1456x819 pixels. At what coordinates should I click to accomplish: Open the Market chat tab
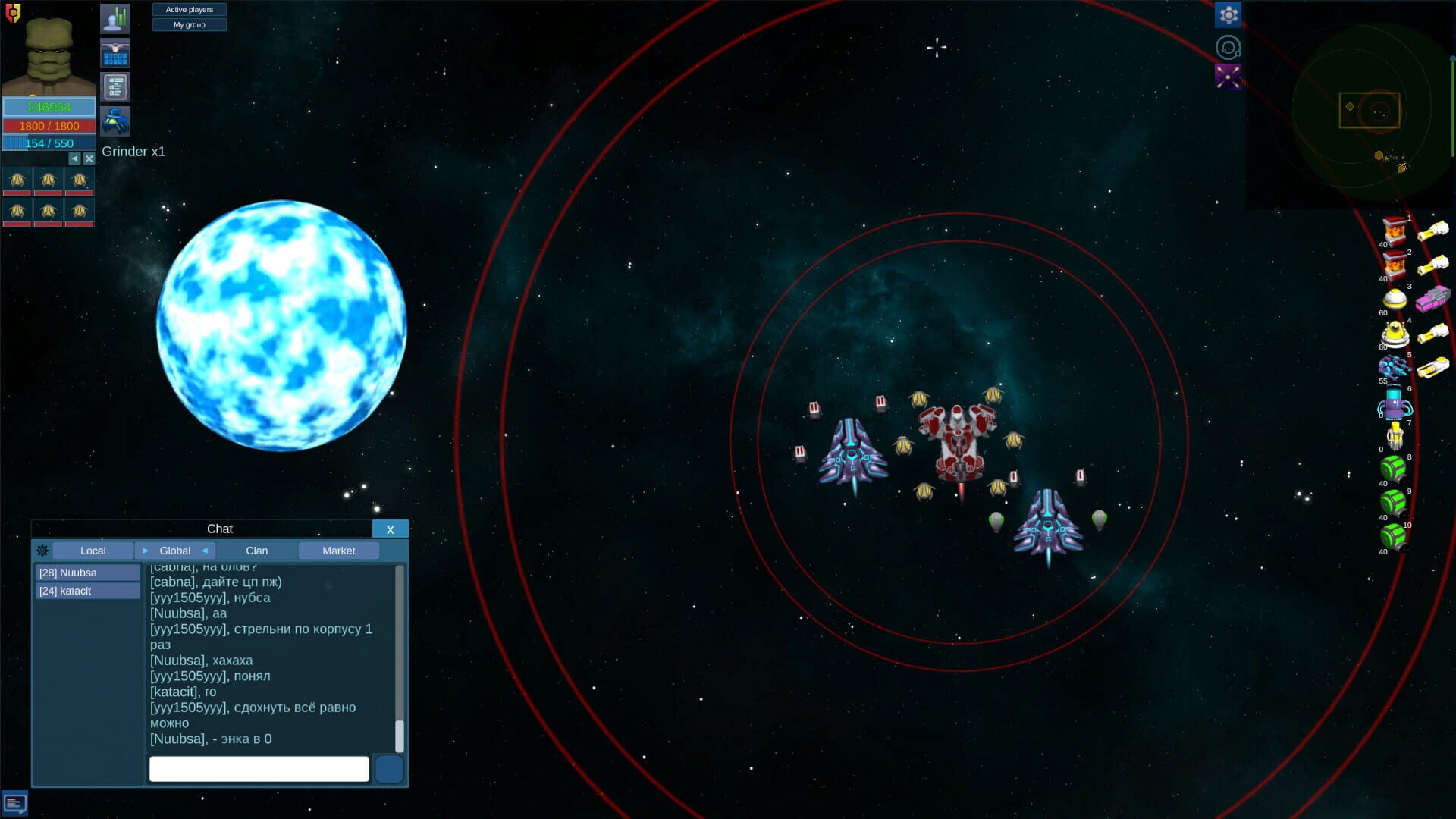338,551
